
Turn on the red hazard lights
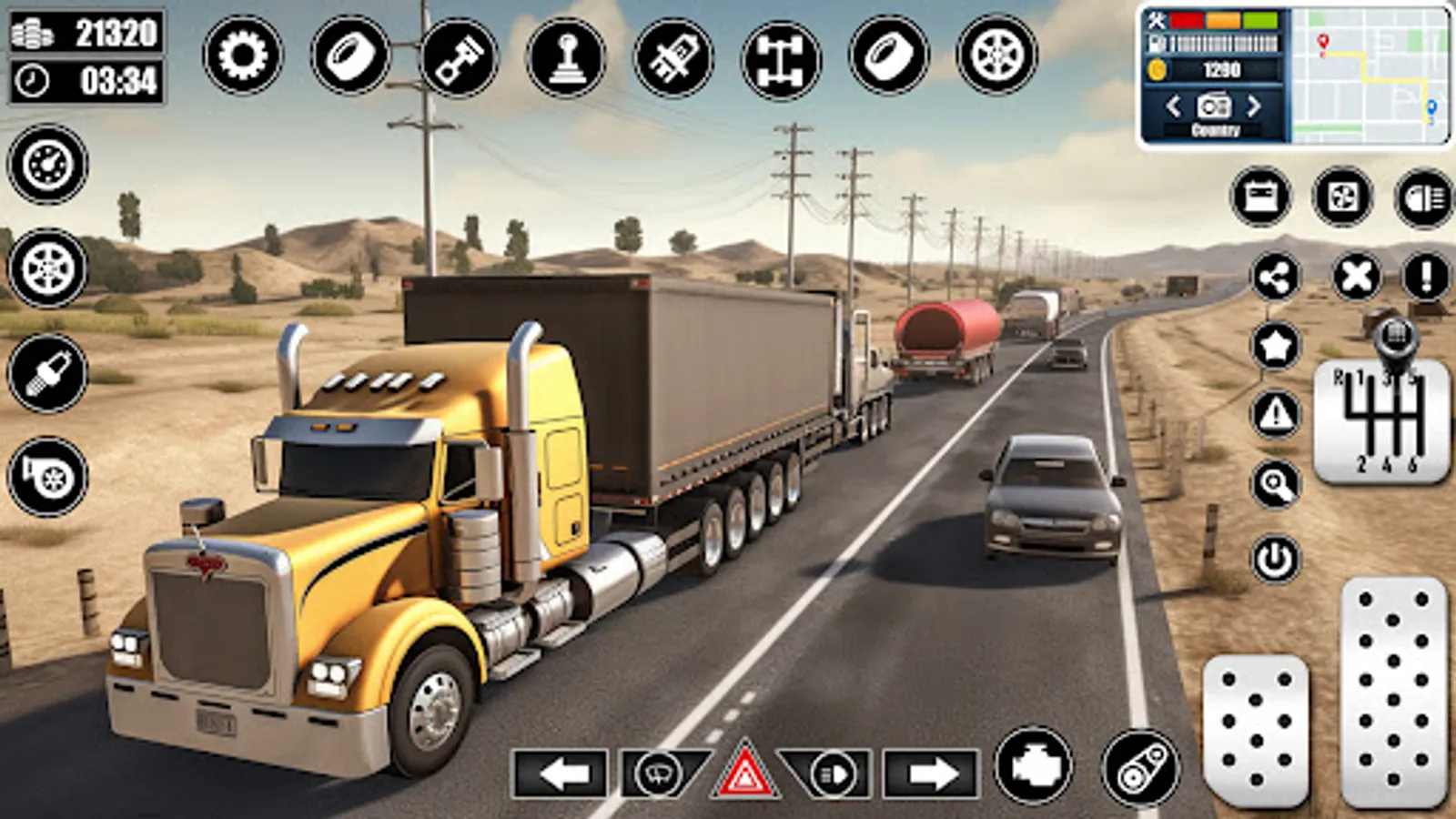(745, 773)
